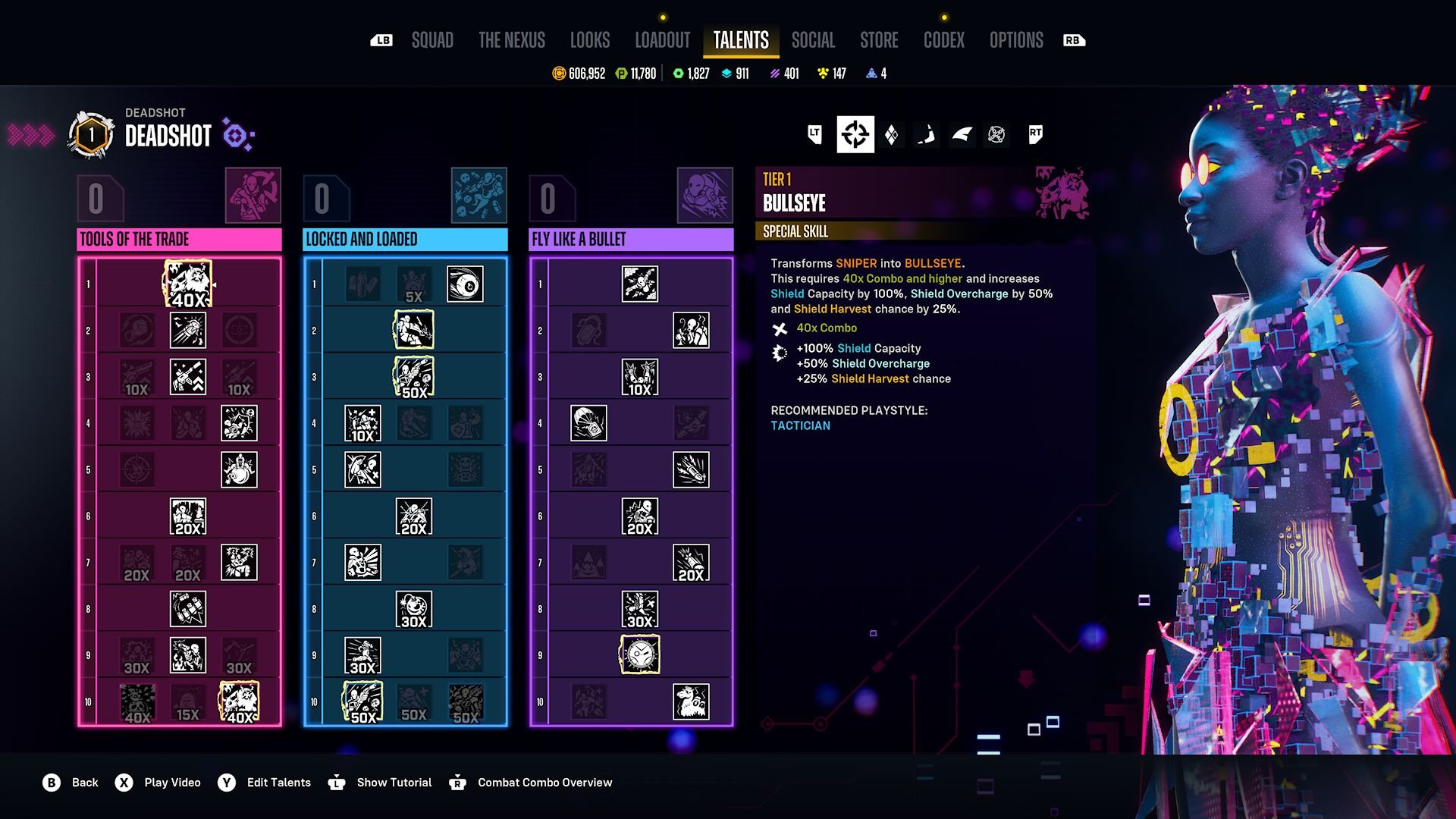Open the Store tab
Viewport: 1456px width, 819px height.
(879, 40)
